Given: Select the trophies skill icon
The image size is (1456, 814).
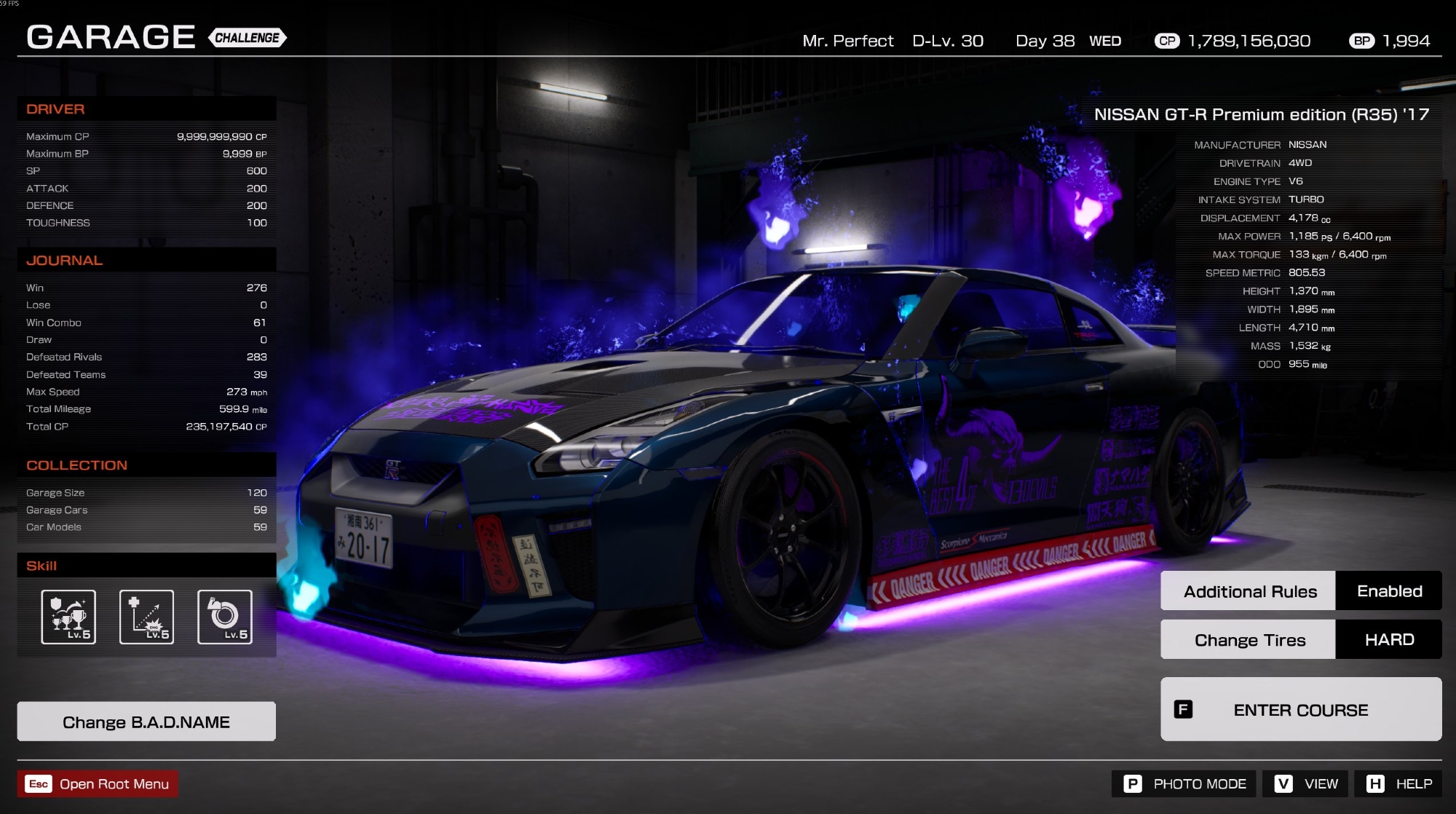Looking at the screenshot, I should click(68, 617).
